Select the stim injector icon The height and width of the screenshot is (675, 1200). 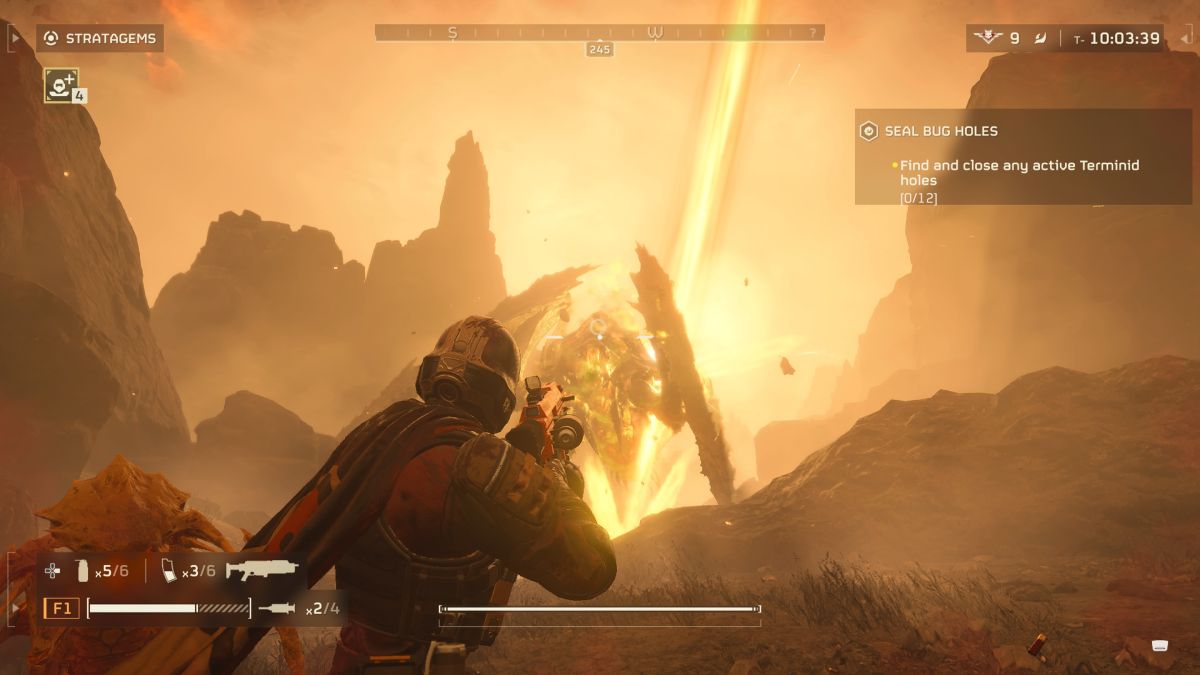click(278, 608)
